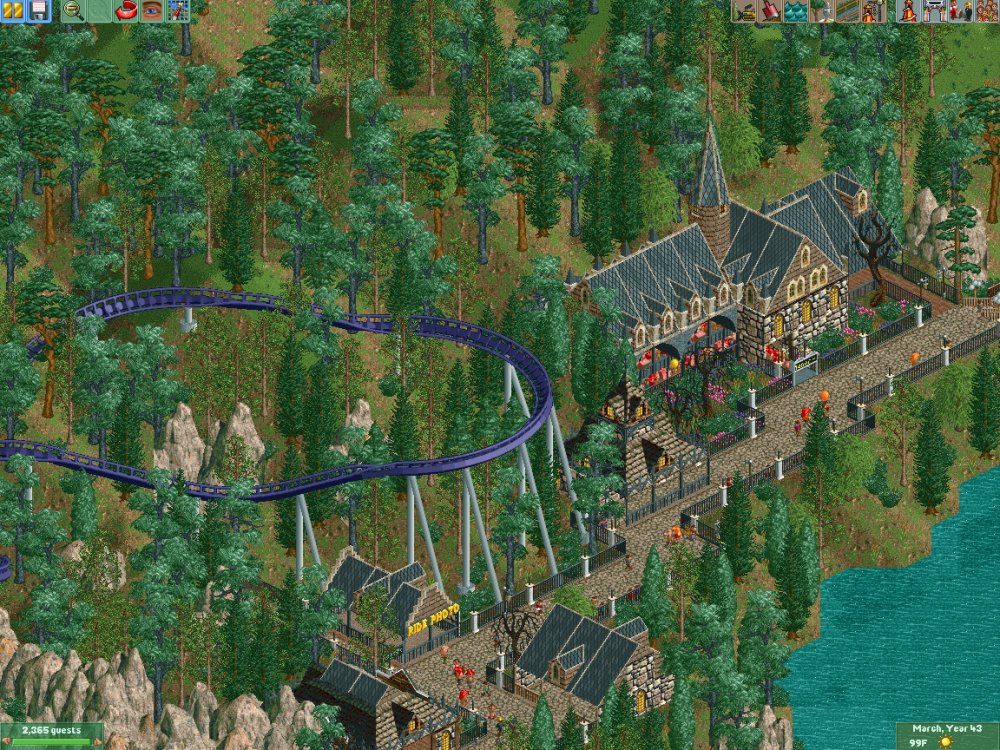Open the floppy disk save menu
This screenshot has width=1000, height=750.
[x=38, y=11]
